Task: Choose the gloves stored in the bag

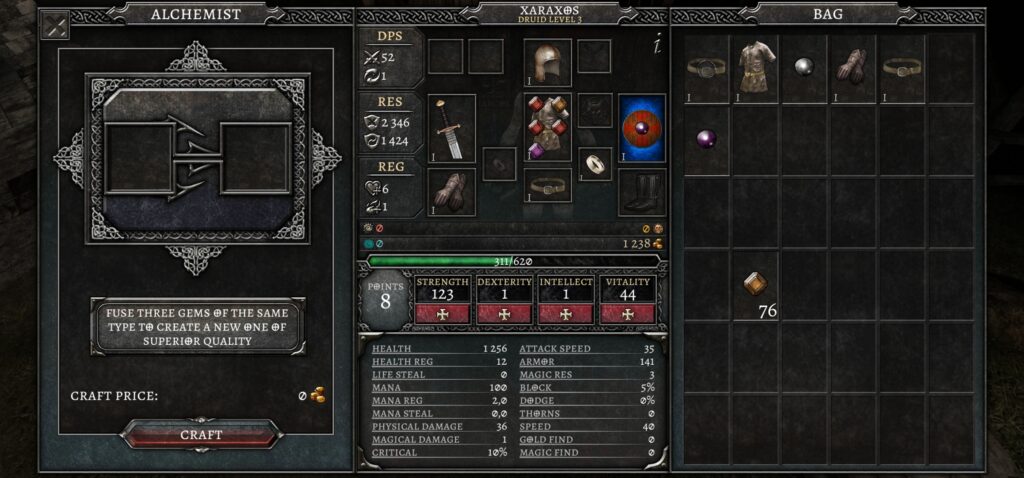Action: coord(853,68)
